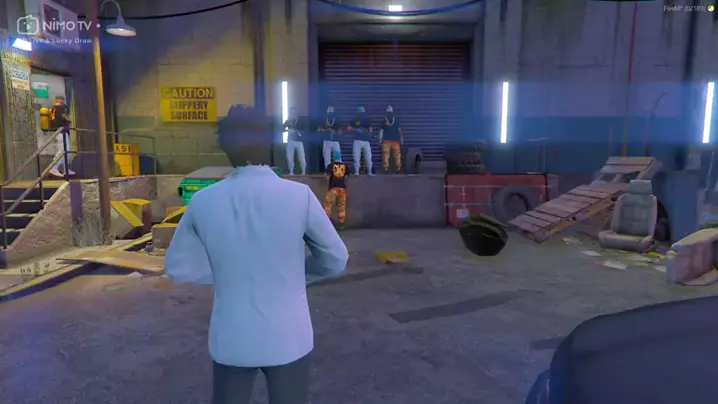Click the Nimo TV logo watermark
The image size is (718, 404).
[55, 25]
